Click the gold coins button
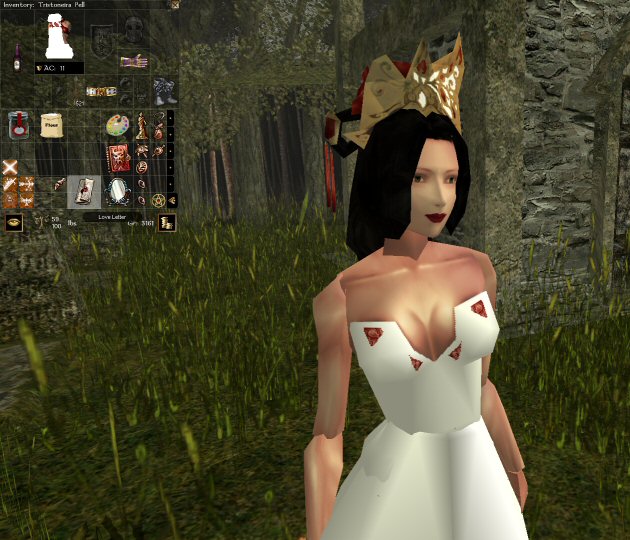Screen dimensions: 630x540 169,223
